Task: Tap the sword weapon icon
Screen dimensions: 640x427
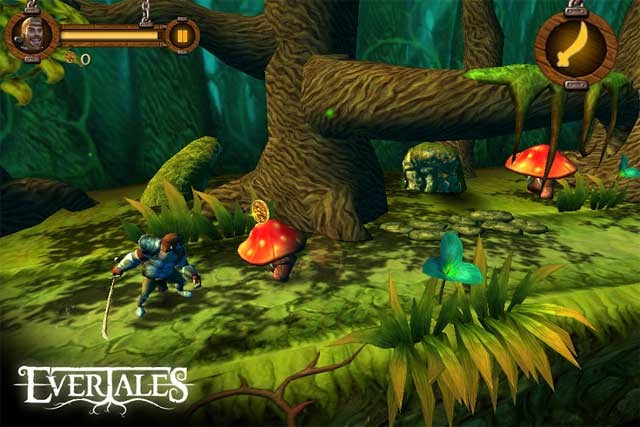Action: (x=575, y=46)
